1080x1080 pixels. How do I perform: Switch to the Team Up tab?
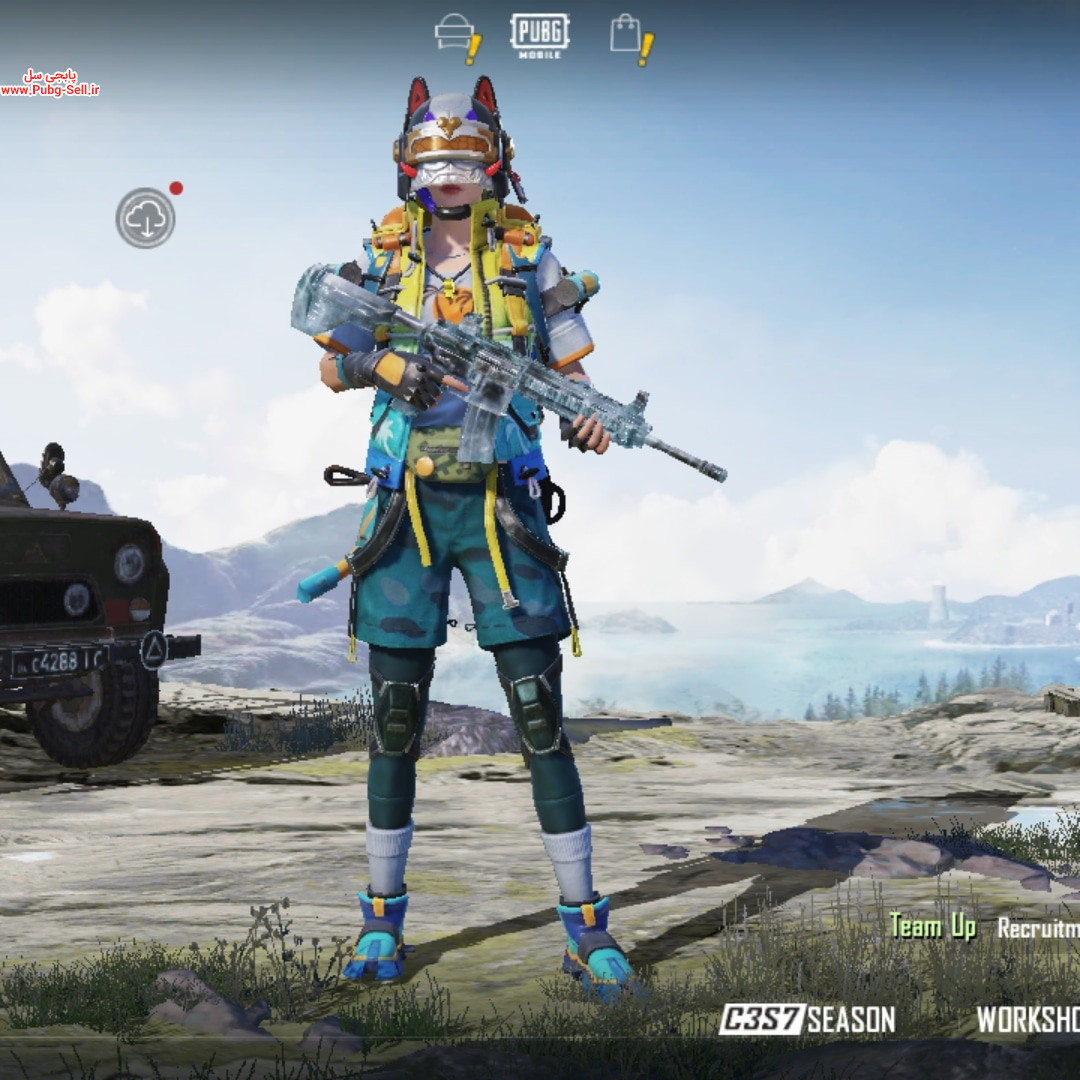tap(932, 926)
